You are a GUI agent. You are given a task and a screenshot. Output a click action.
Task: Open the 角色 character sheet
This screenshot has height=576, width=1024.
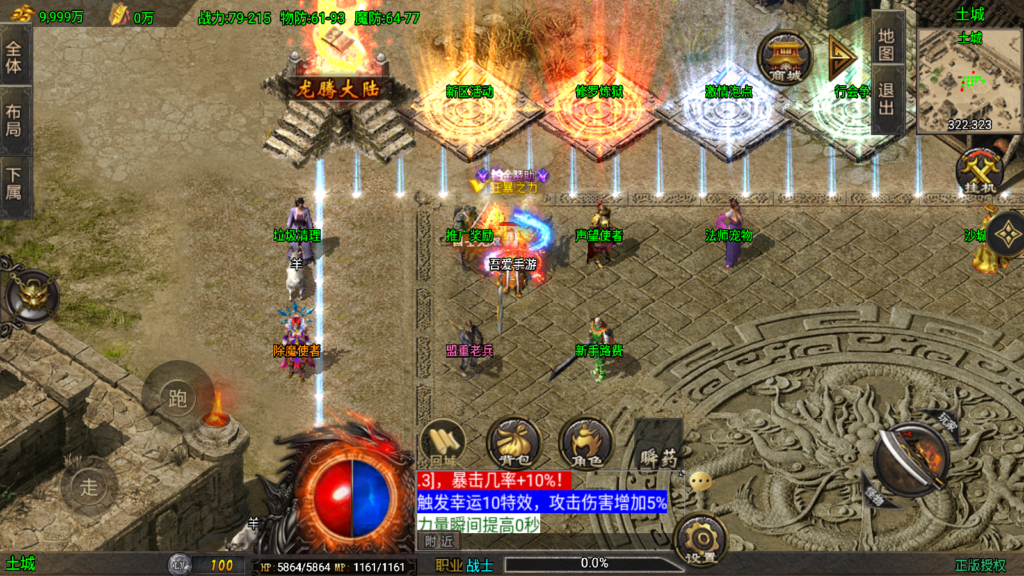pyautogui.click(x=586, y=442)
